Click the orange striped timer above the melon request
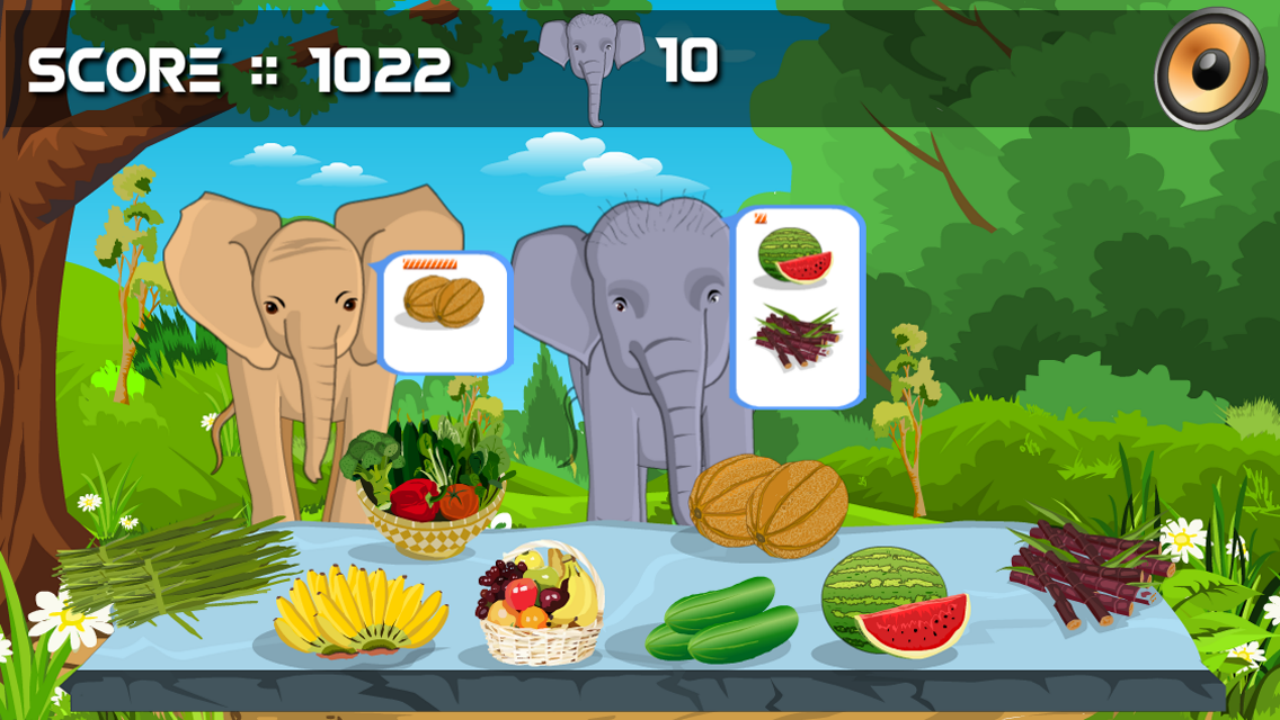 click(x=432, y=266)
